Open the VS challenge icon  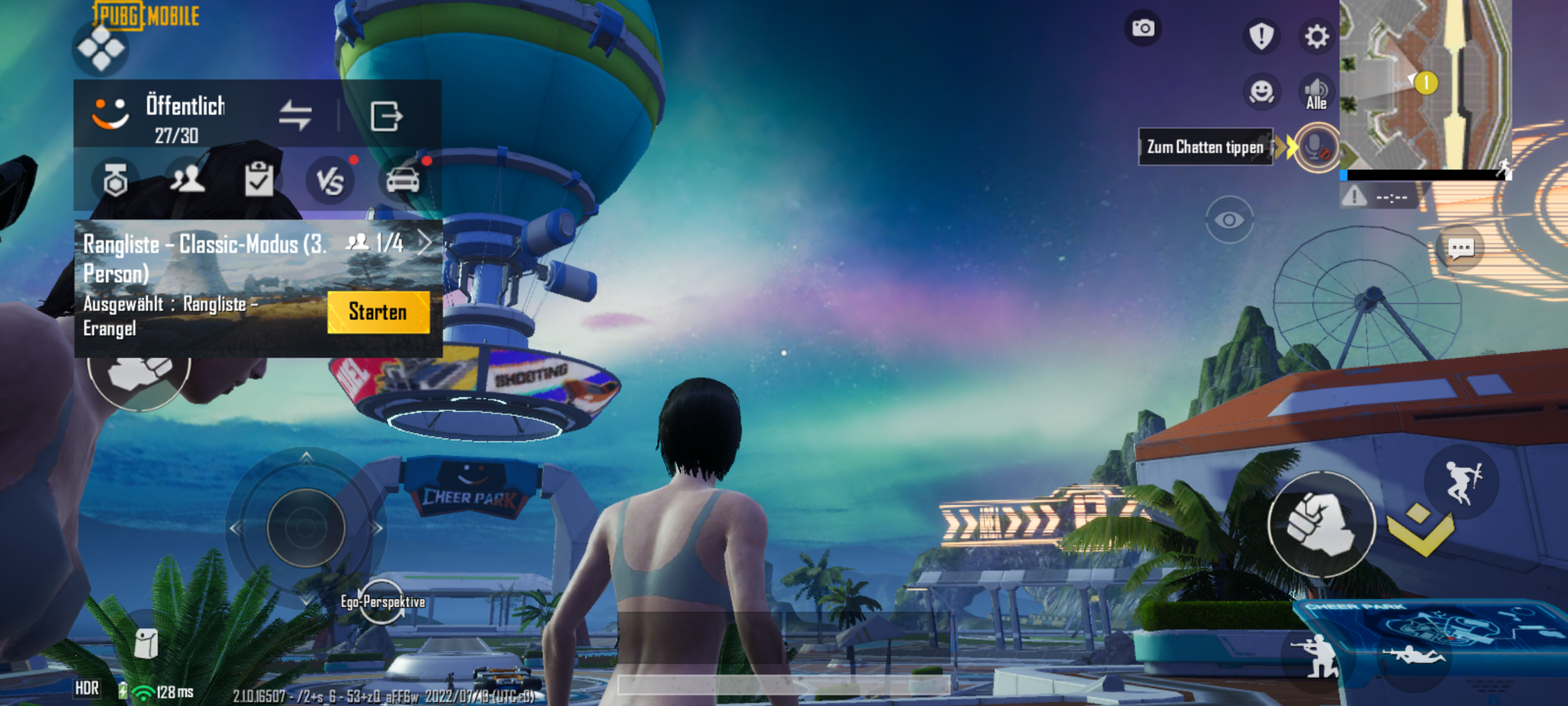click(x=330, y=181)
